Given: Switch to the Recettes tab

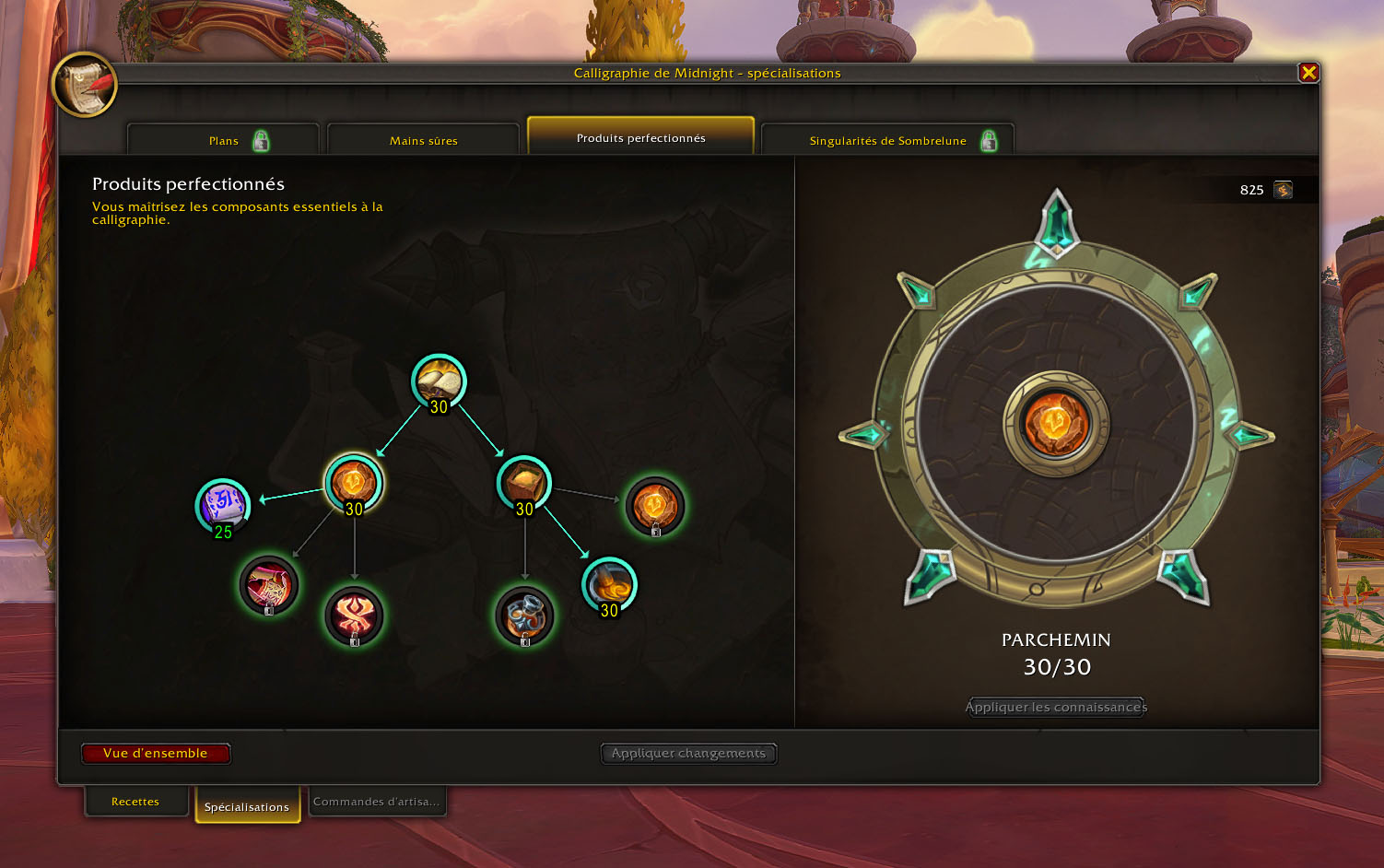Looking at the screenshot, I should [135, 802].
